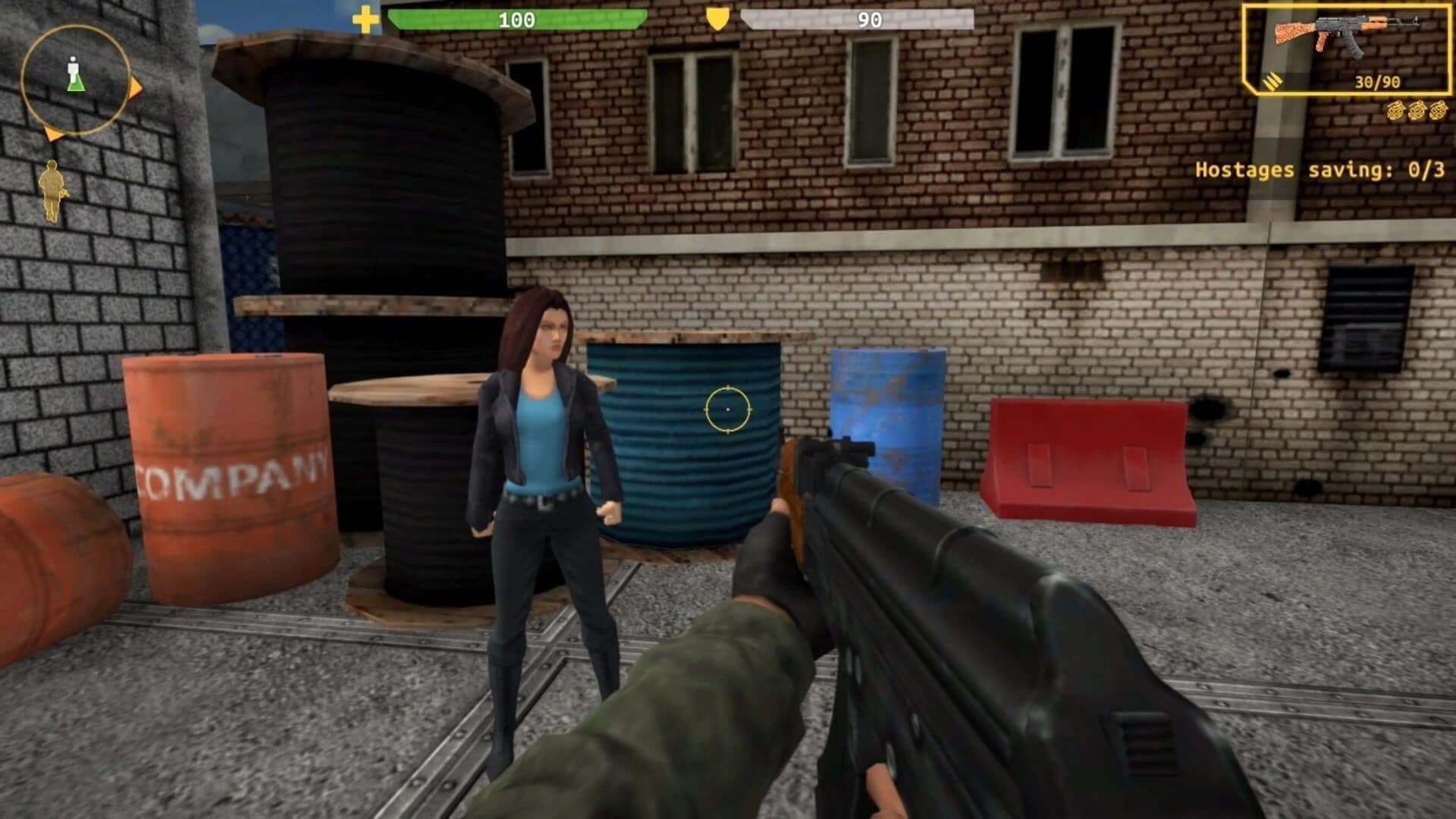Click the player marker inside the minimap
Image resolution: width=1456 pixels, height=819 pixels.
pos(73,72)
